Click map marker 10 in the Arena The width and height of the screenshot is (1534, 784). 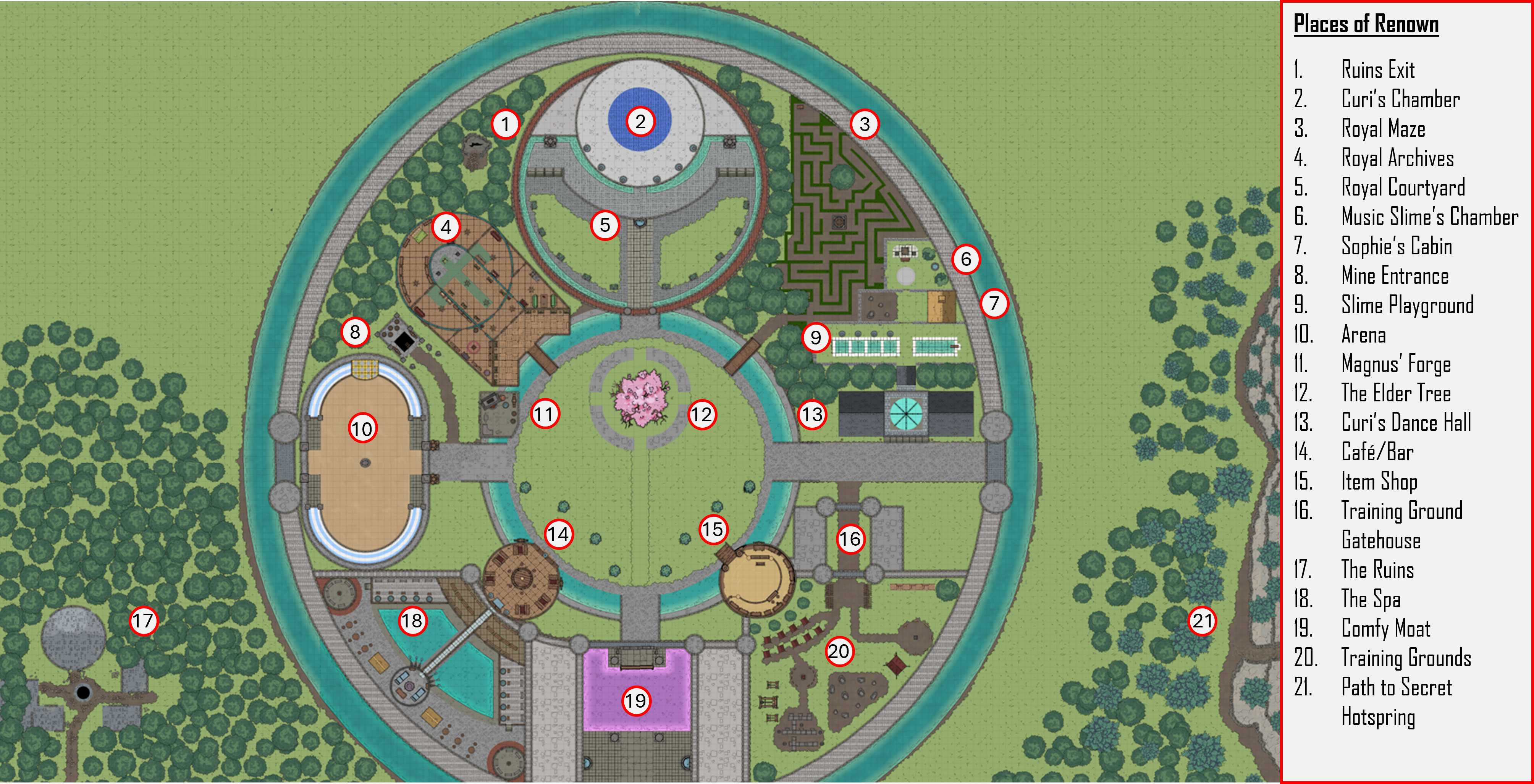(x=362, y=428)
